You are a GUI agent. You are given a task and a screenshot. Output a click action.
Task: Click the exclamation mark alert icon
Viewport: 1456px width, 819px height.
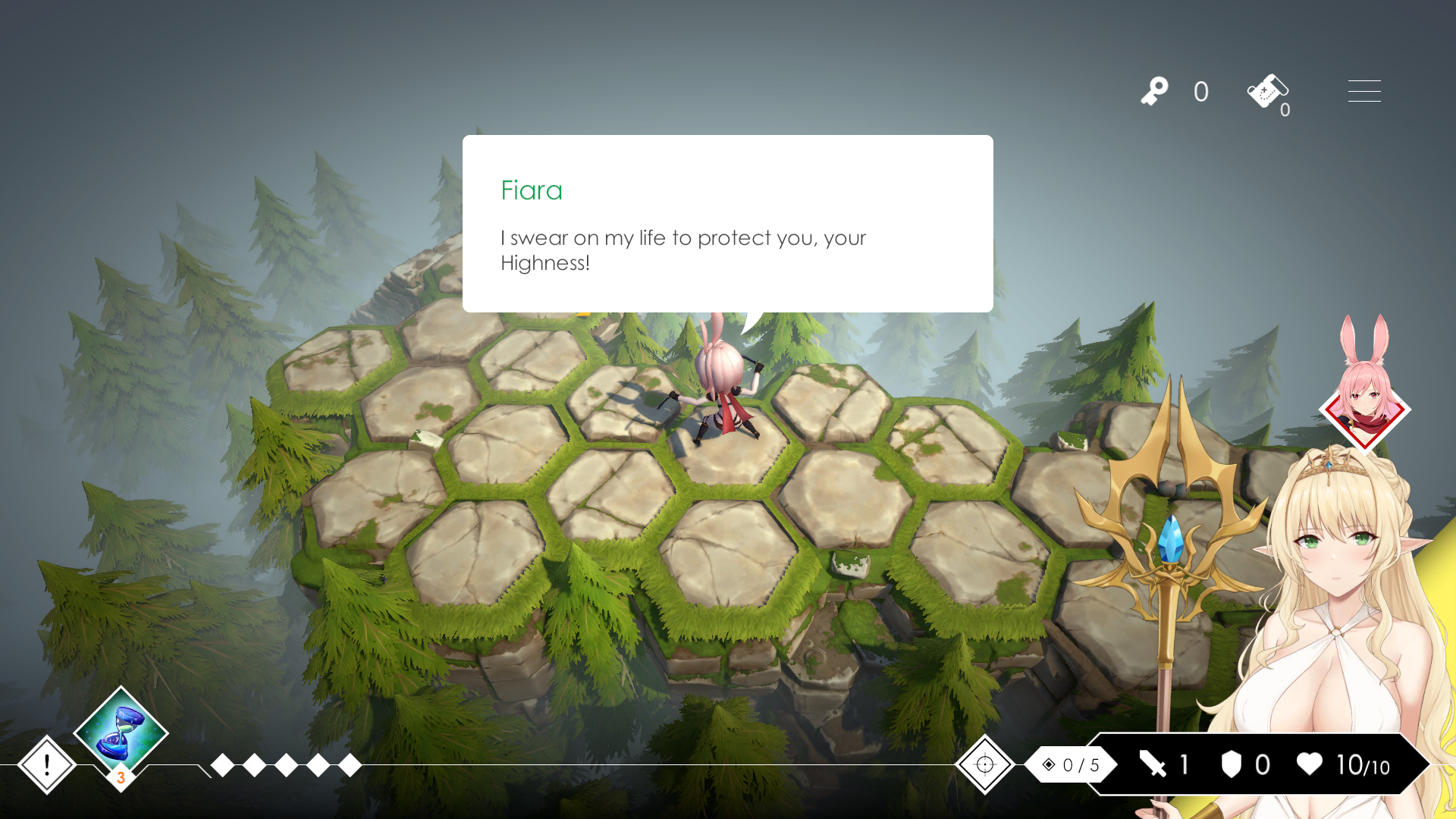[46, 764]
